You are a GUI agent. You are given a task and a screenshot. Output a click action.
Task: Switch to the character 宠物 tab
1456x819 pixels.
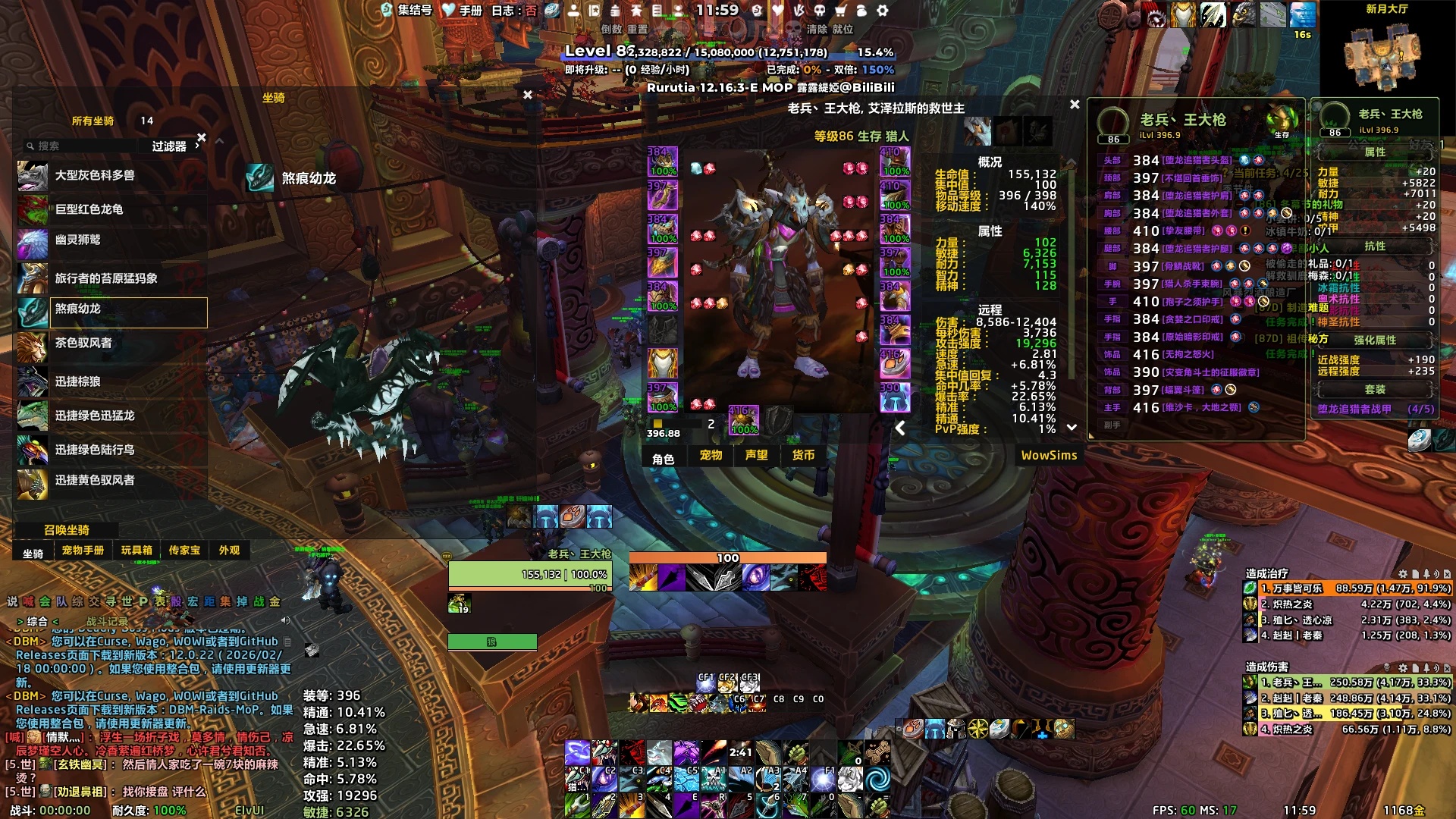(x=711, y=456)
